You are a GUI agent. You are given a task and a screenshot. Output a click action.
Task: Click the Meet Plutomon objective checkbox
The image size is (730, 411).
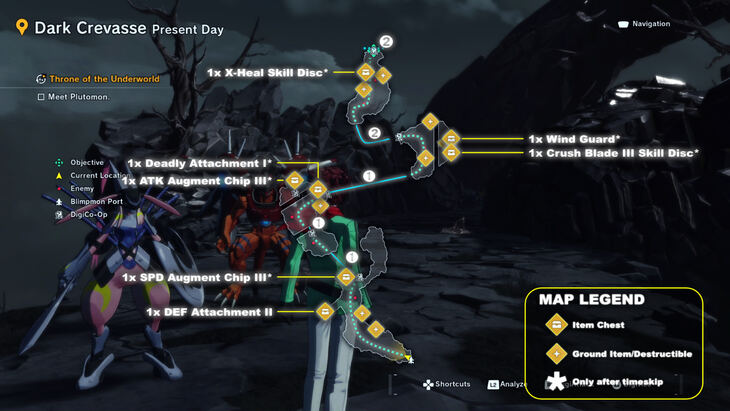[x=41, y=97]
